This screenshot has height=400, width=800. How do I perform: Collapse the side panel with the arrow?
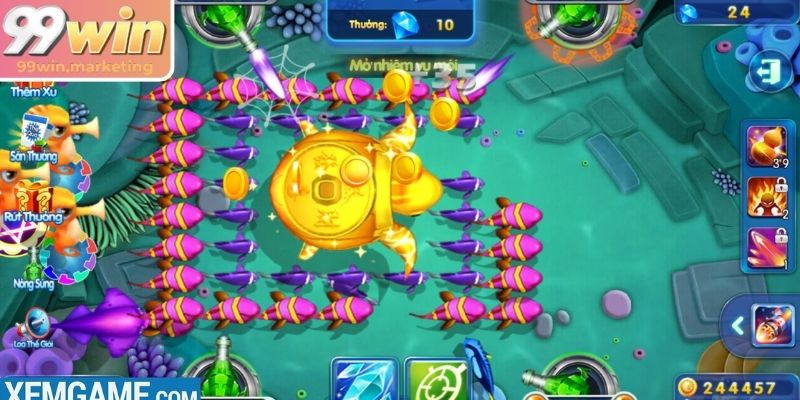click(x=736, y=325)
